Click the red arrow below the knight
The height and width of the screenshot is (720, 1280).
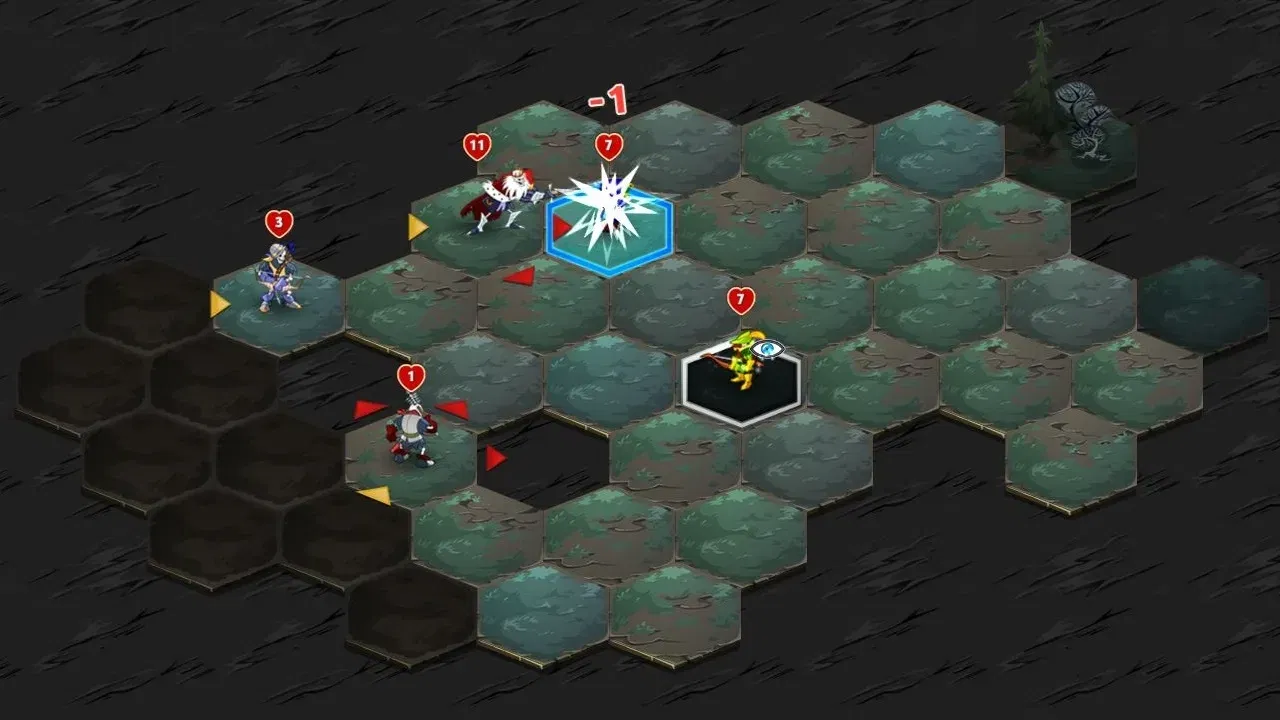coord(494,455)
